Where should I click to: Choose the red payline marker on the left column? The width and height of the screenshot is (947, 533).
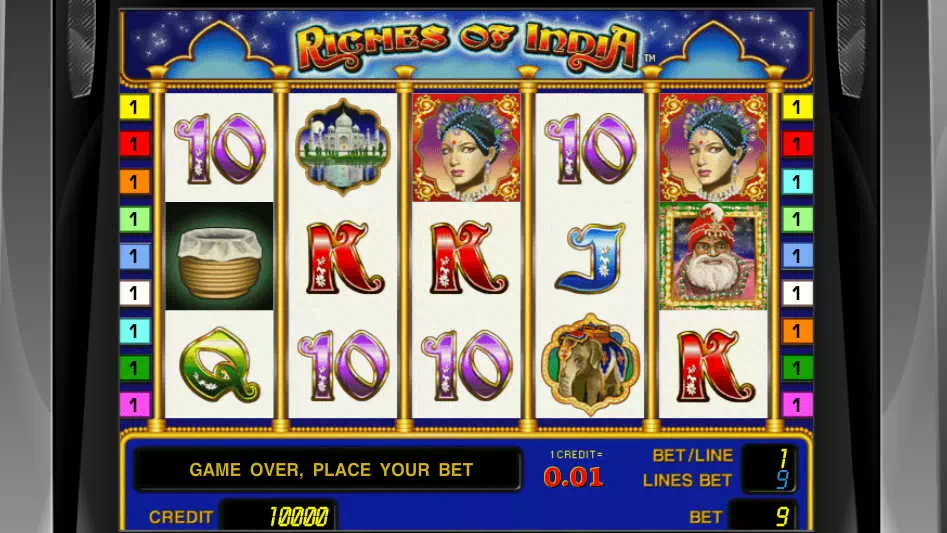(x=135, y=144)
